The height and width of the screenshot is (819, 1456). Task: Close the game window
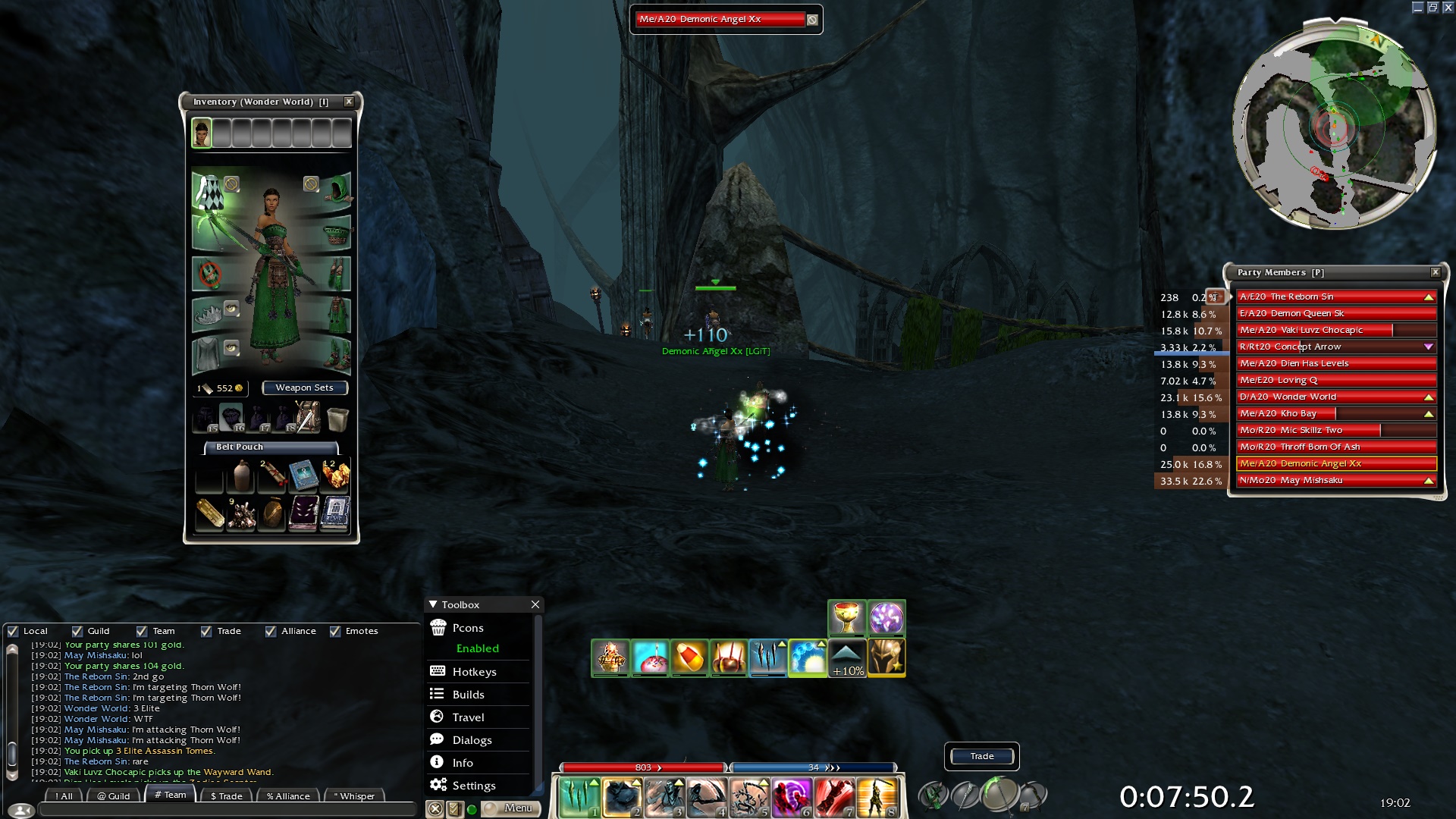click(x=1448, y=8)
